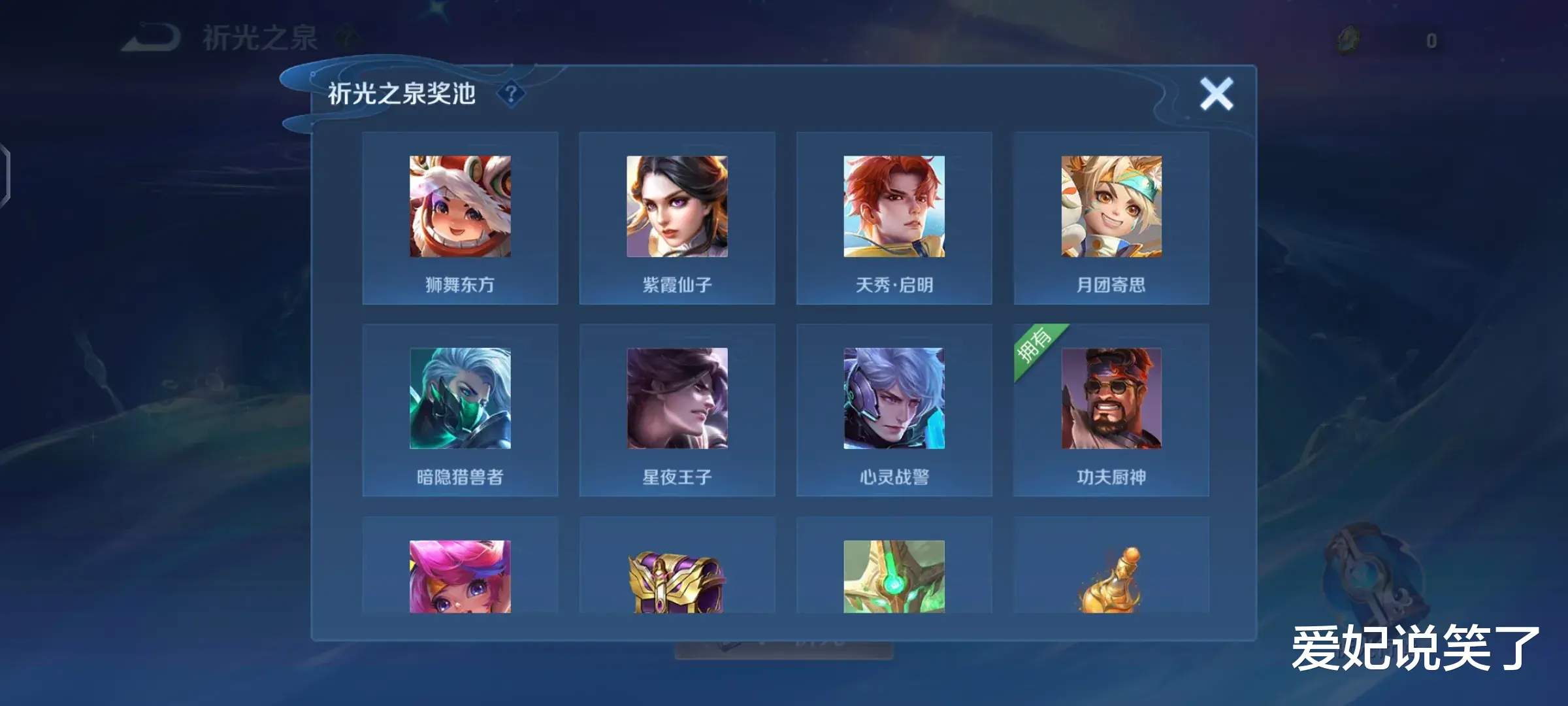View the 天秀·启明 skin reward
1568x706 pixels.
click(x=894, y=218)
